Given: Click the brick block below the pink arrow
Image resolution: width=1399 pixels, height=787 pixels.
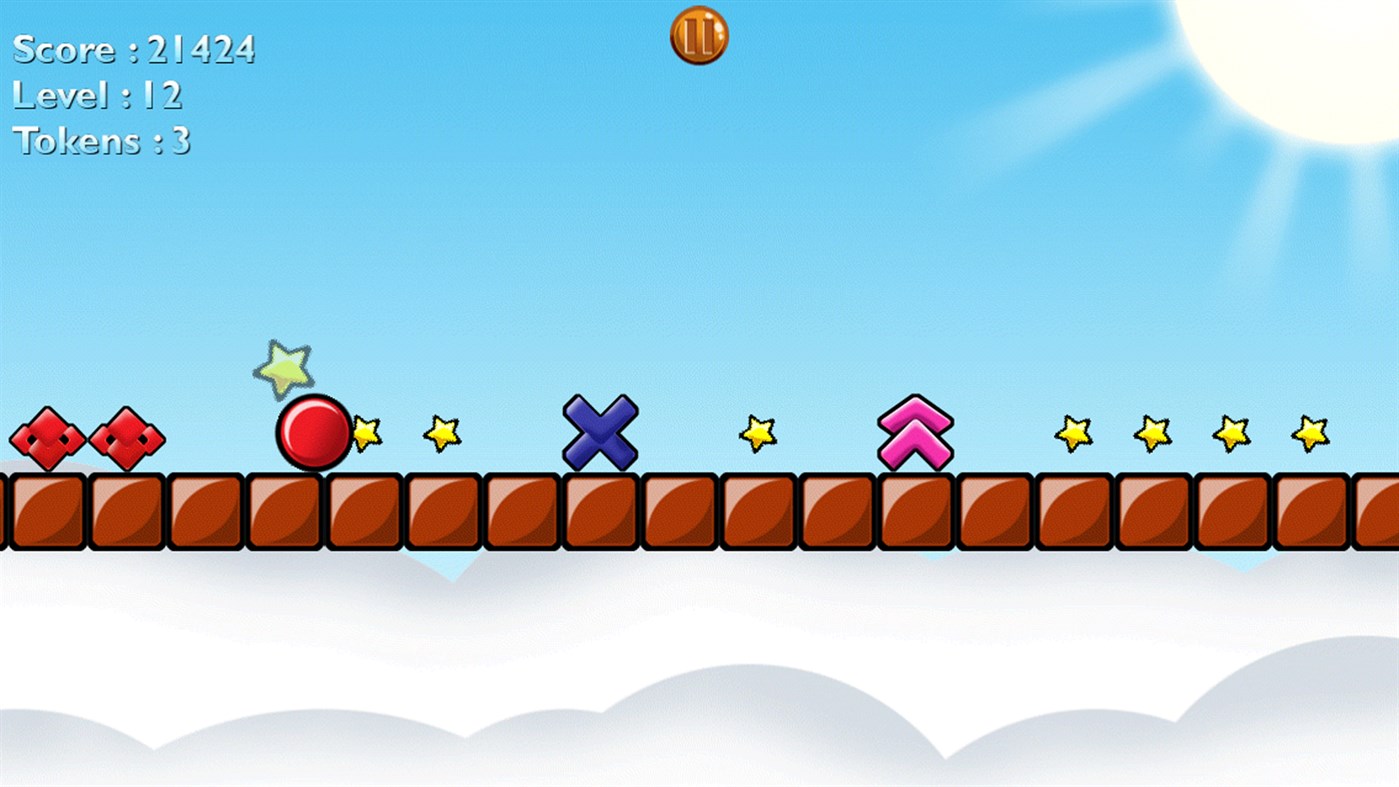Looking at the screenshot, I should coord(915,510).
